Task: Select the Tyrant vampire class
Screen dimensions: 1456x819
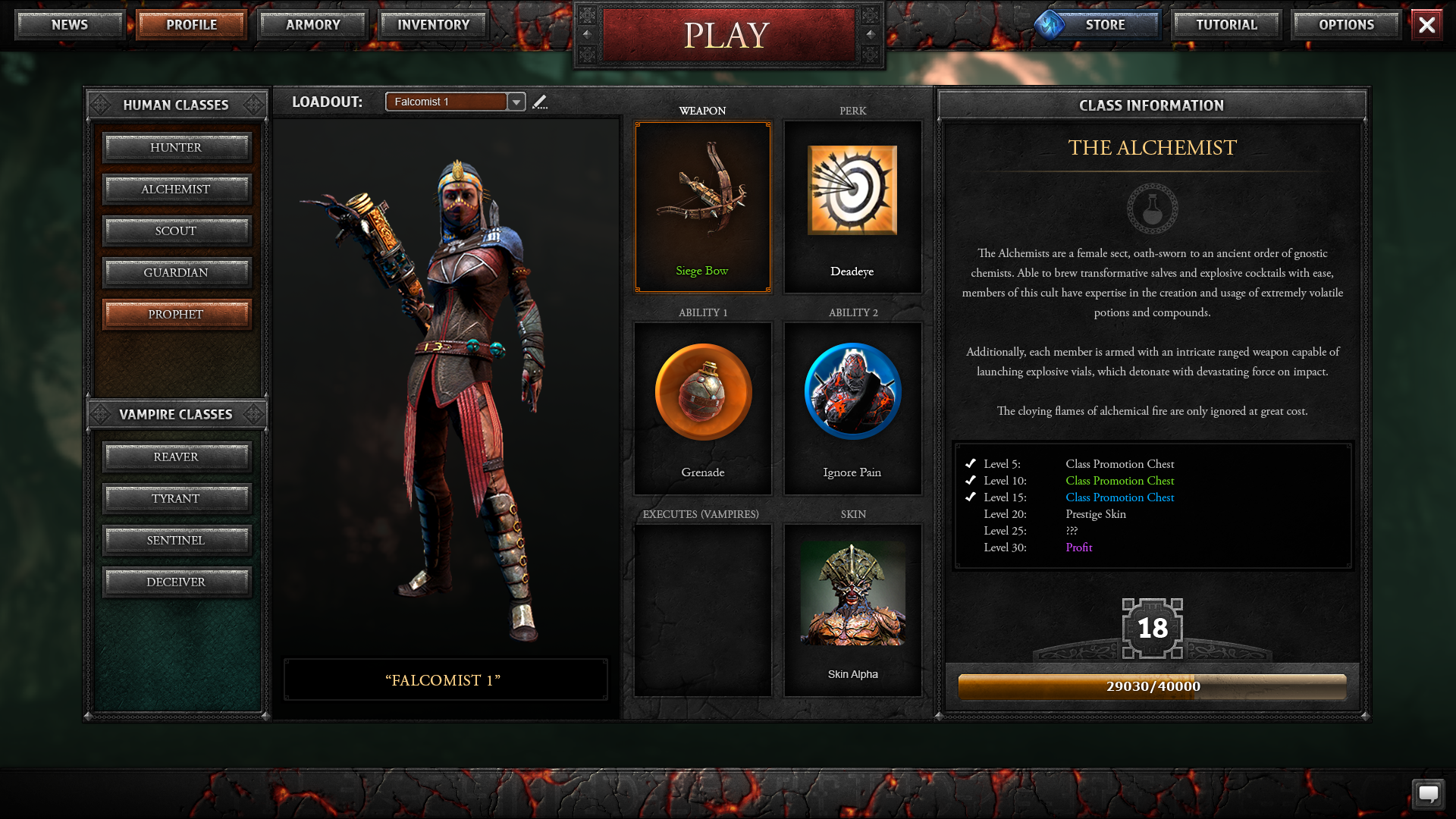Action: (x=176, y=499)
